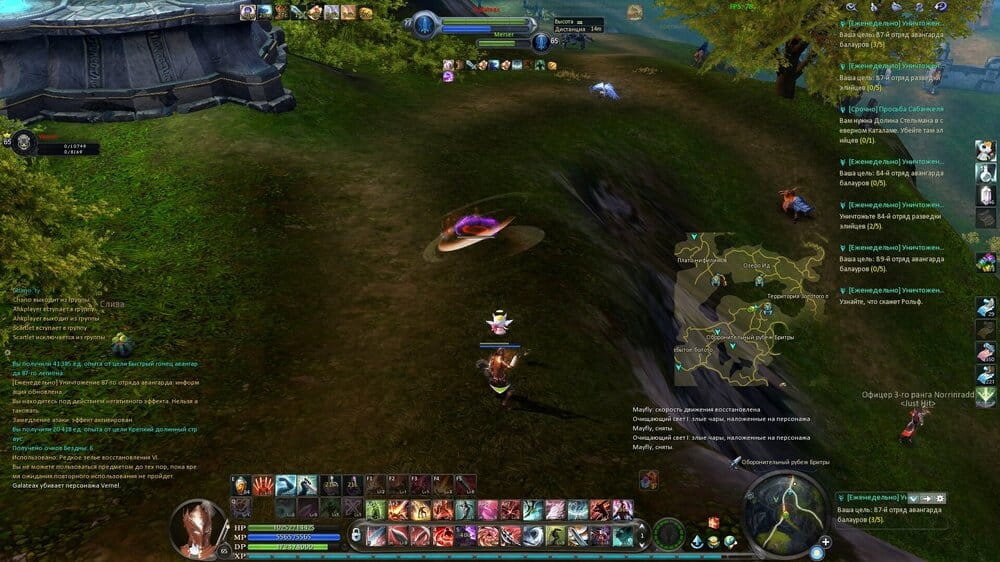Click the quest tracker arrow button
This screenshot has width=1000, height=562.
click(x=926, y=498)
